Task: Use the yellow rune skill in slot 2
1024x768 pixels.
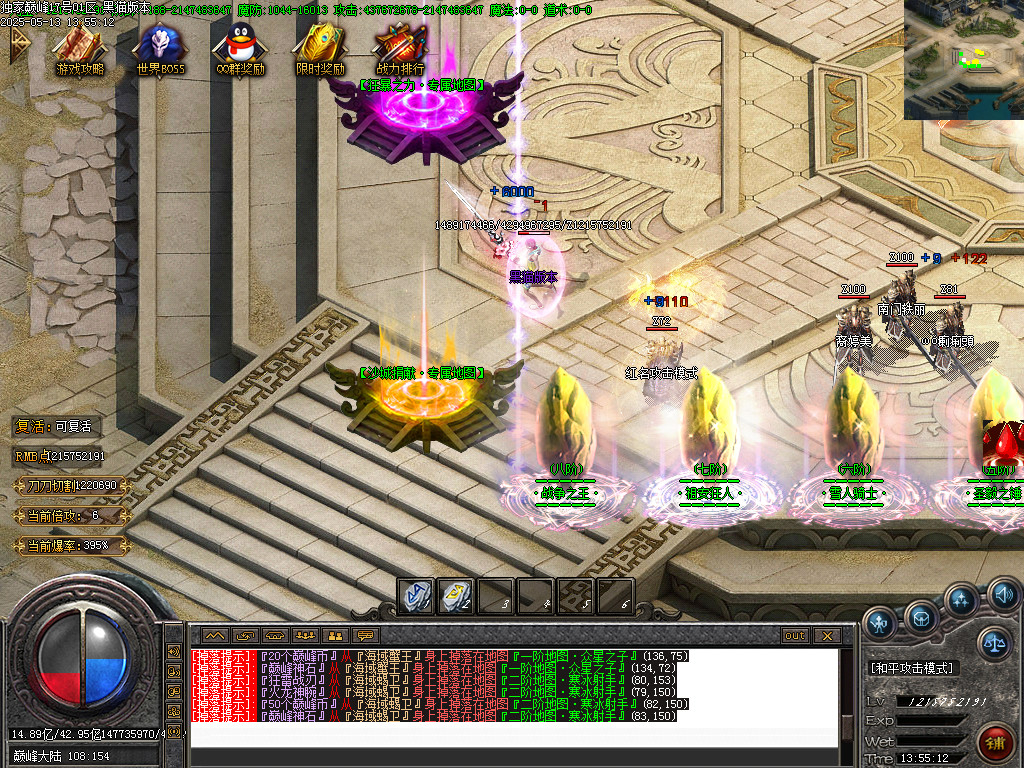Action: click(455, 596)
